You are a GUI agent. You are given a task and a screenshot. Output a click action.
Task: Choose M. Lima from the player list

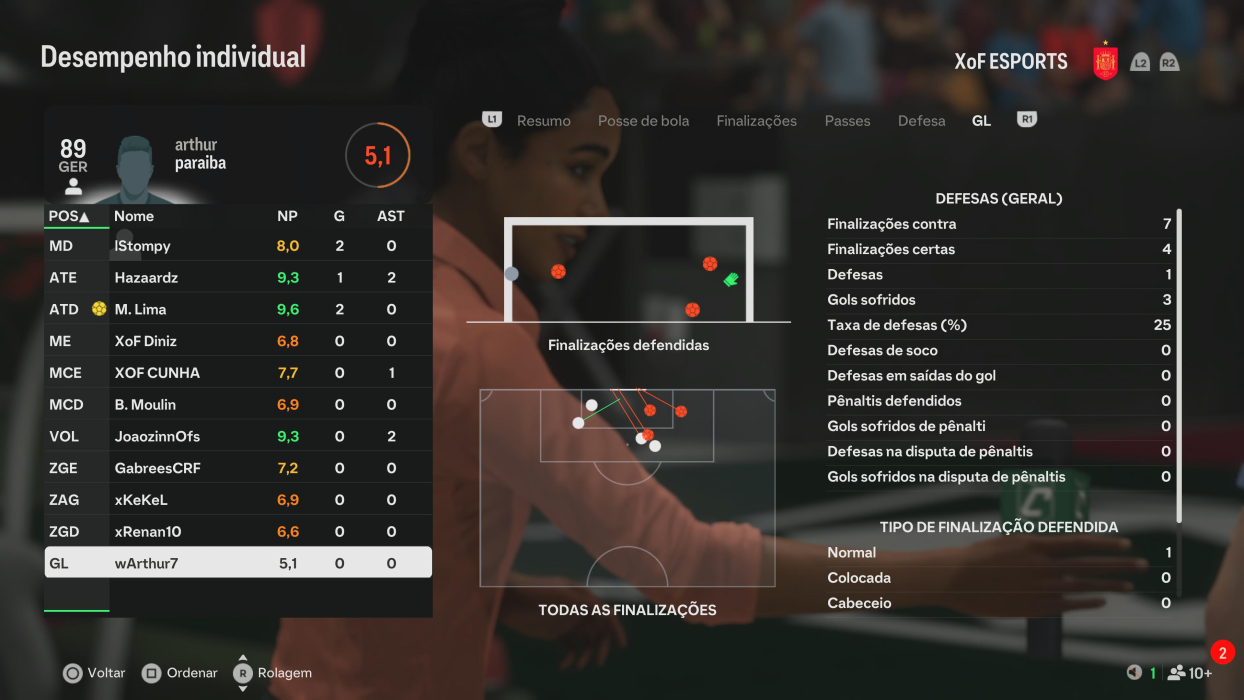pos(238,310)
